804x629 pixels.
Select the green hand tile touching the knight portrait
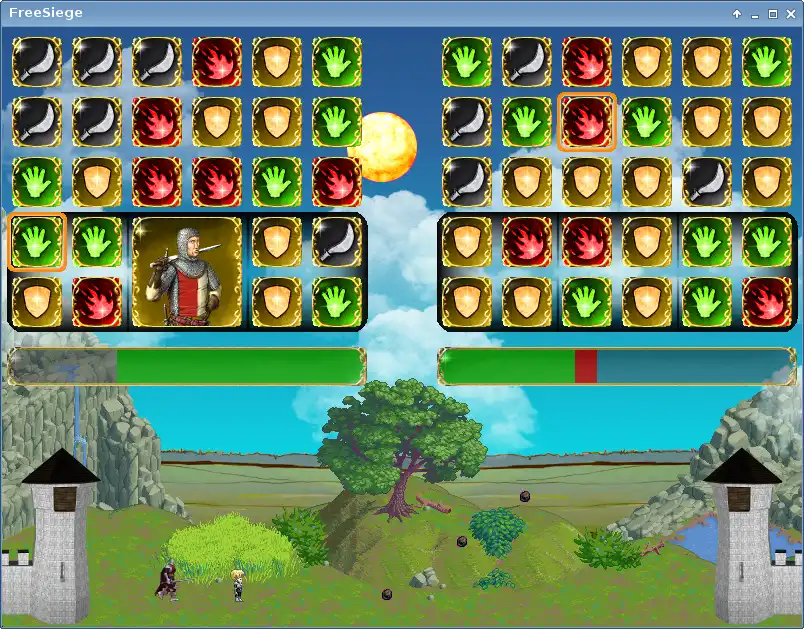[x=97, y=242]
